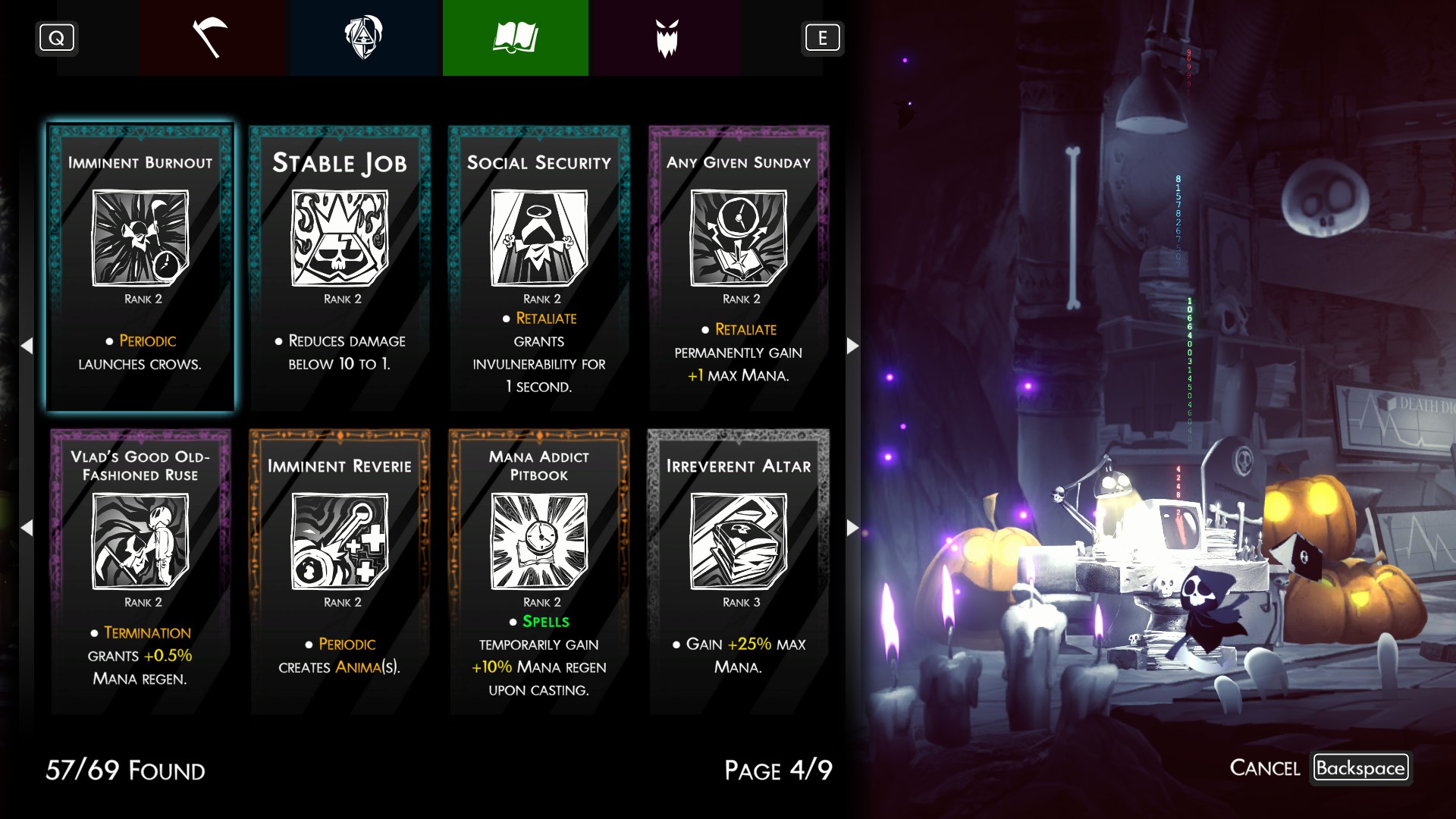This screenshot has width=1456, height=819.
Task: Select the Imminent Burnout card
Action: tap(140, 268)
